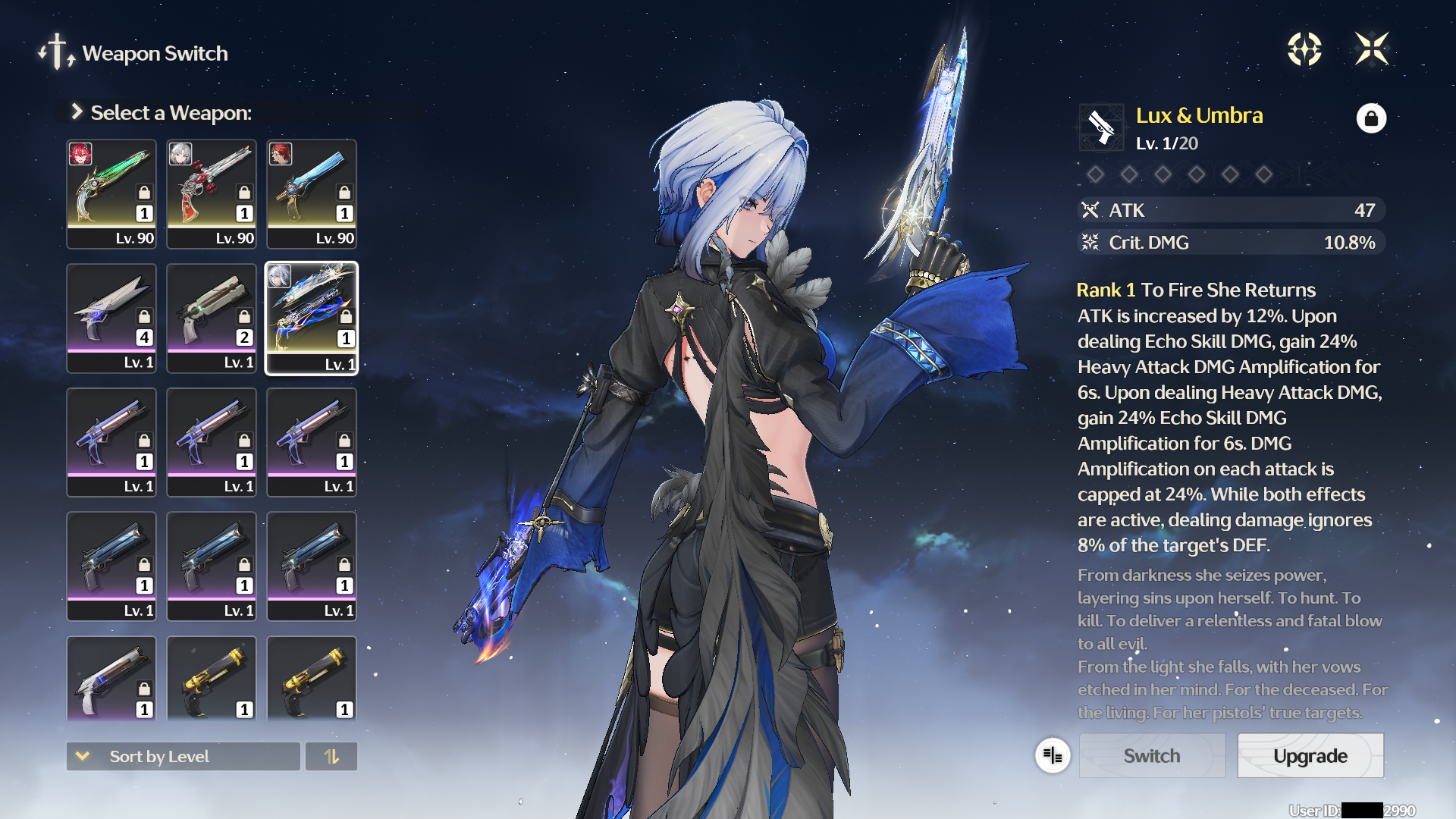
Task: Toggle the sort order arrows button
Action: click(x=331, y=756)
